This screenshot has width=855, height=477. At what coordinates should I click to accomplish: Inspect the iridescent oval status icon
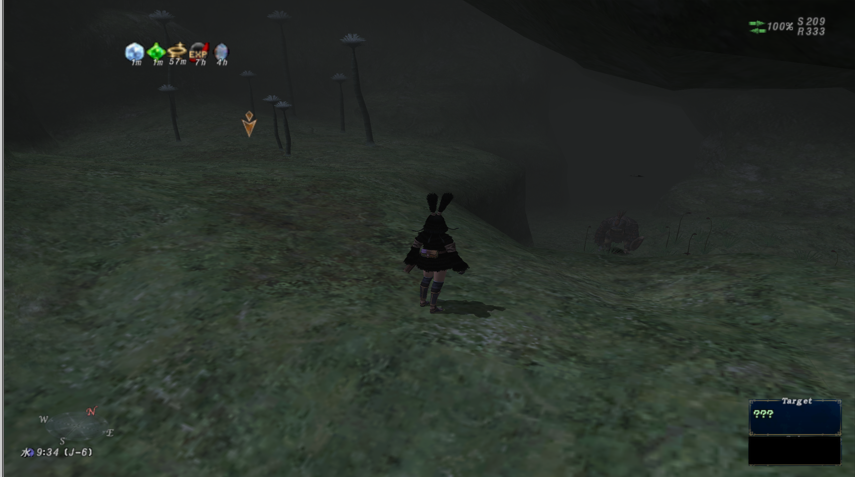221,51
